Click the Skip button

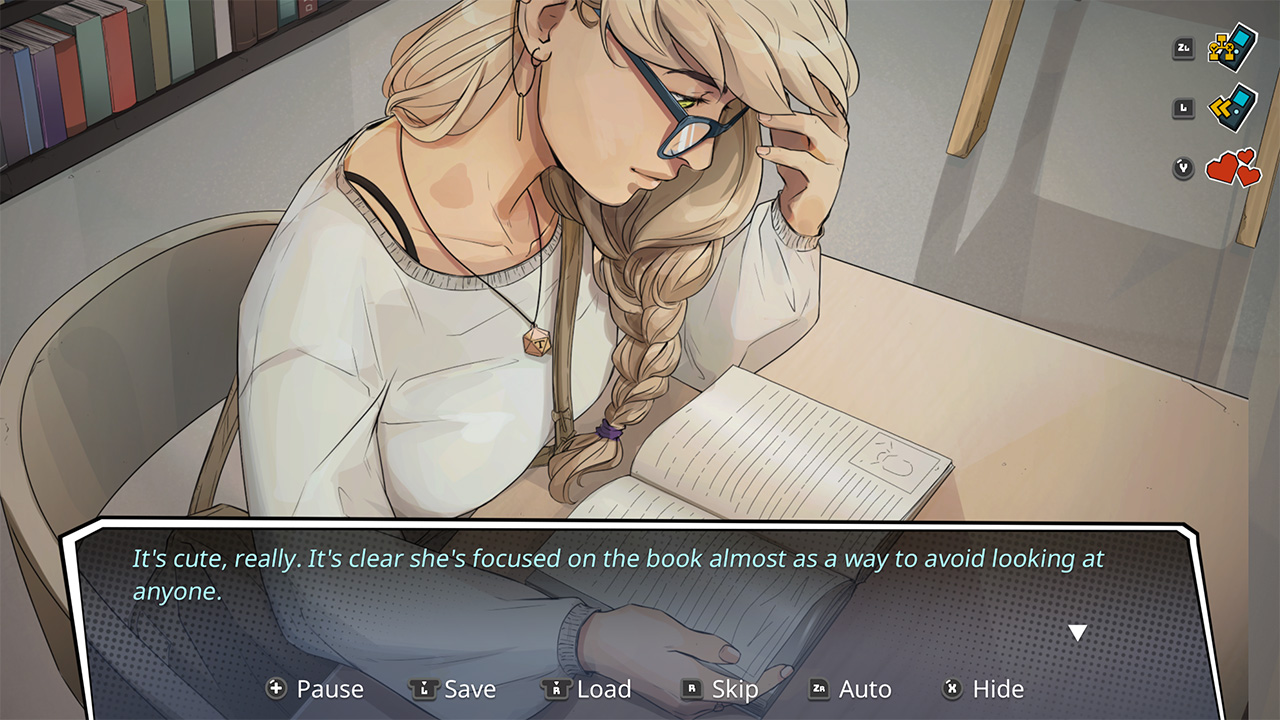737,689
